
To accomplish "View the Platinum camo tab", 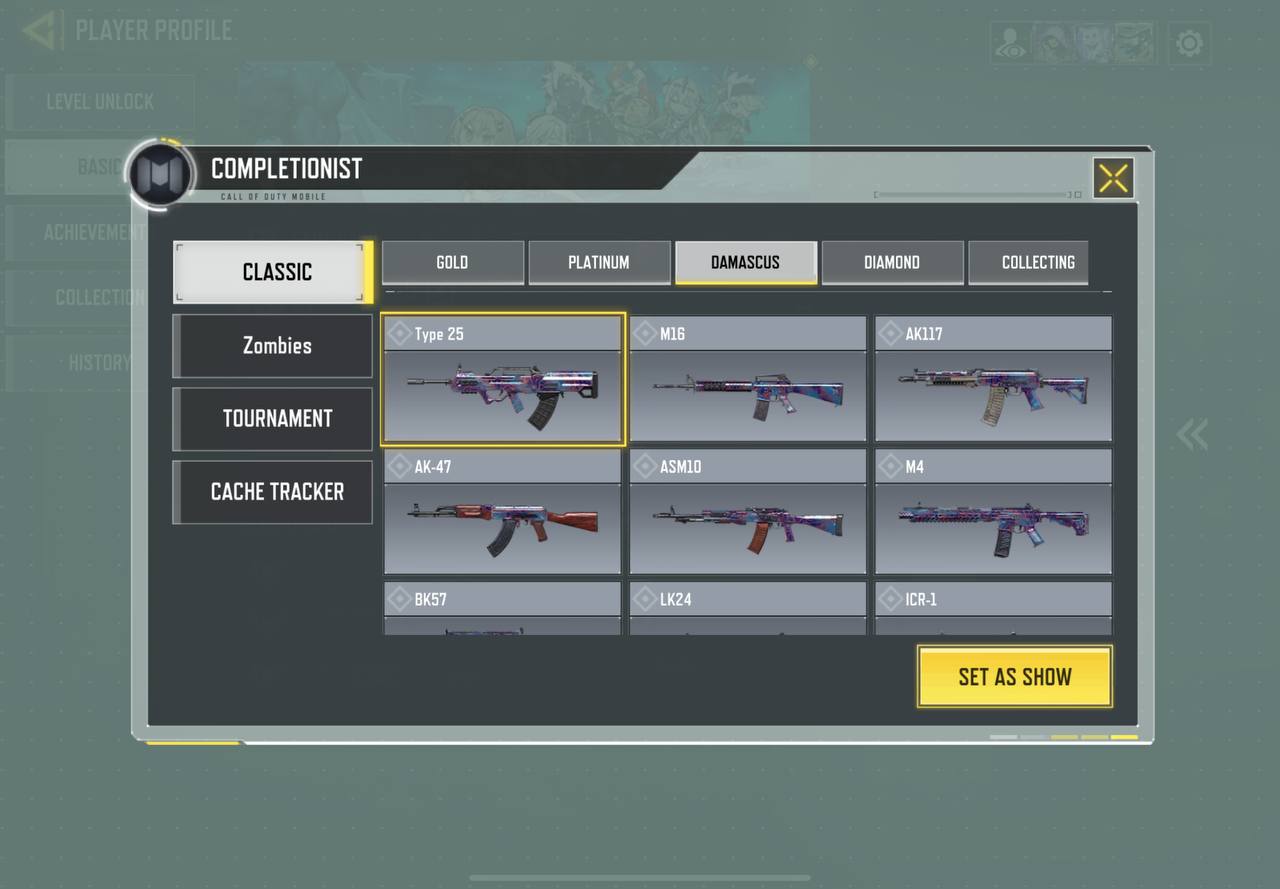I will point(599,263).
